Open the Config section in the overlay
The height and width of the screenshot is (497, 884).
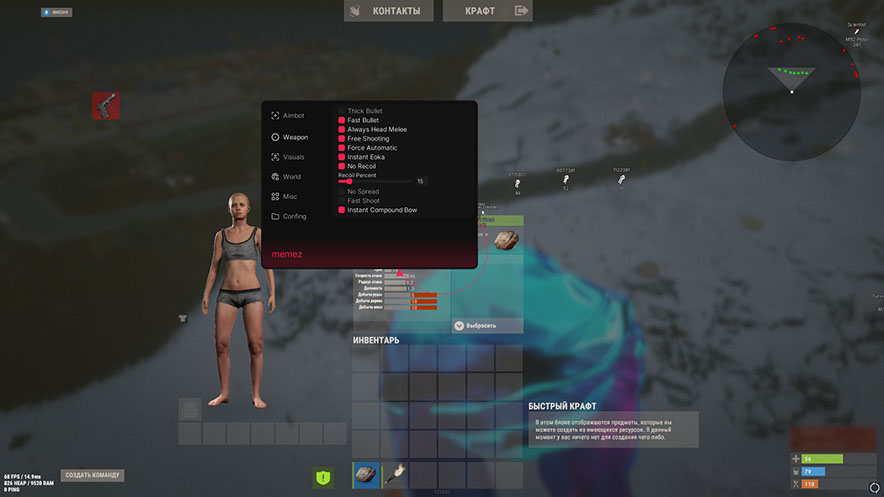click(294, 216)
